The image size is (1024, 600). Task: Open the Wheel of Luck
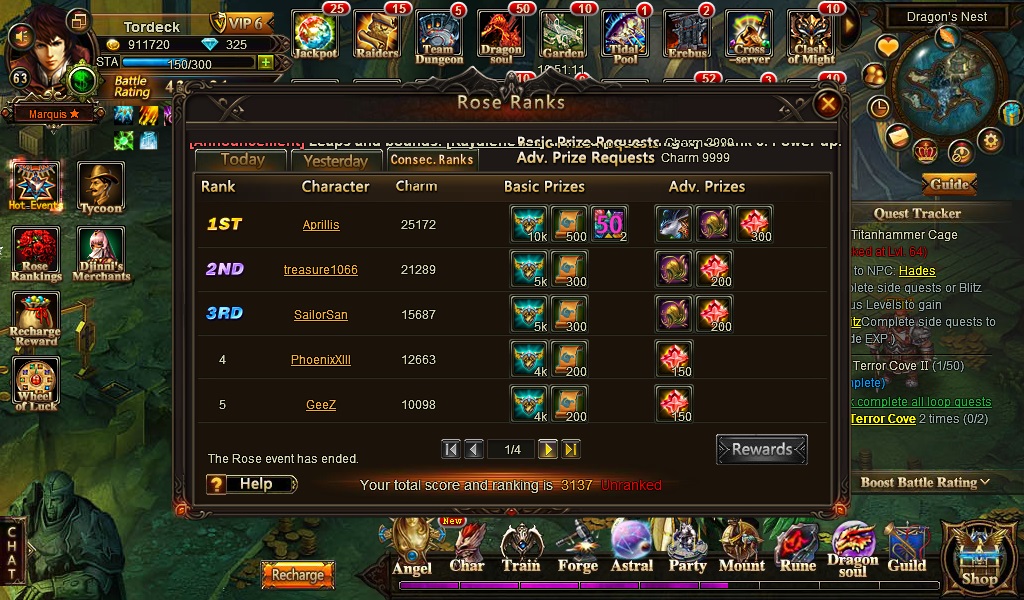pos(36,383)
